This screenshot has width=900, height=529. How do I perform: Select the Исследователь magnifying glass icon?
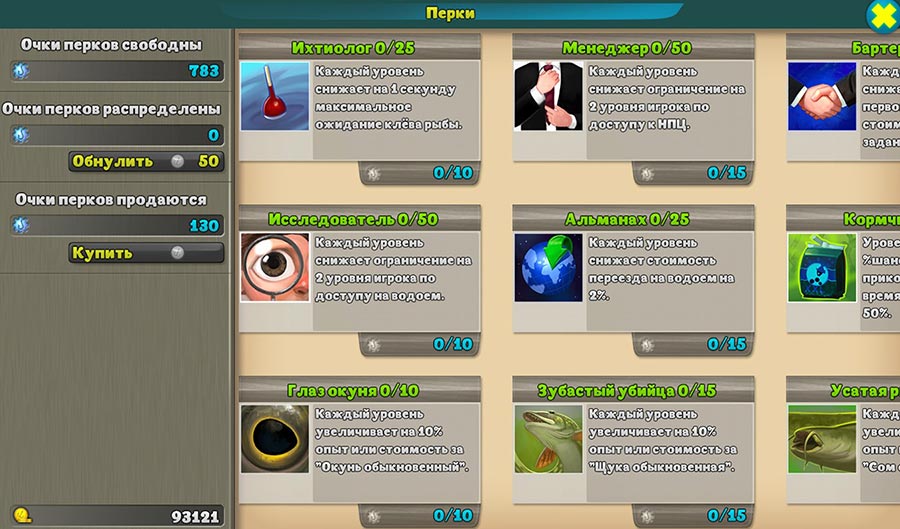coord(275,267)
